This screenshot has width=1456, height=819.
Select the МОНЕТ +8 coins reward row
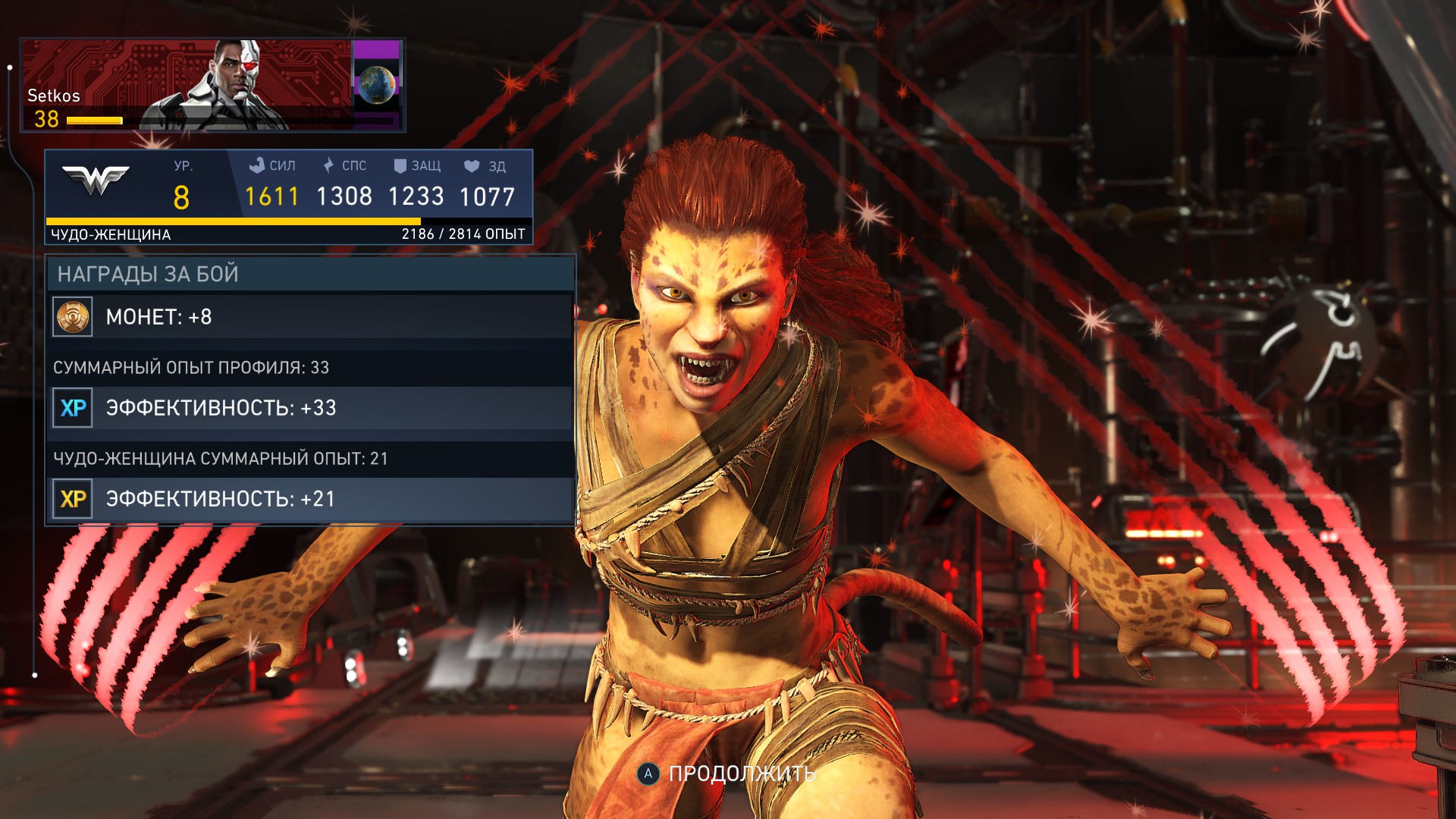point(311,316)
